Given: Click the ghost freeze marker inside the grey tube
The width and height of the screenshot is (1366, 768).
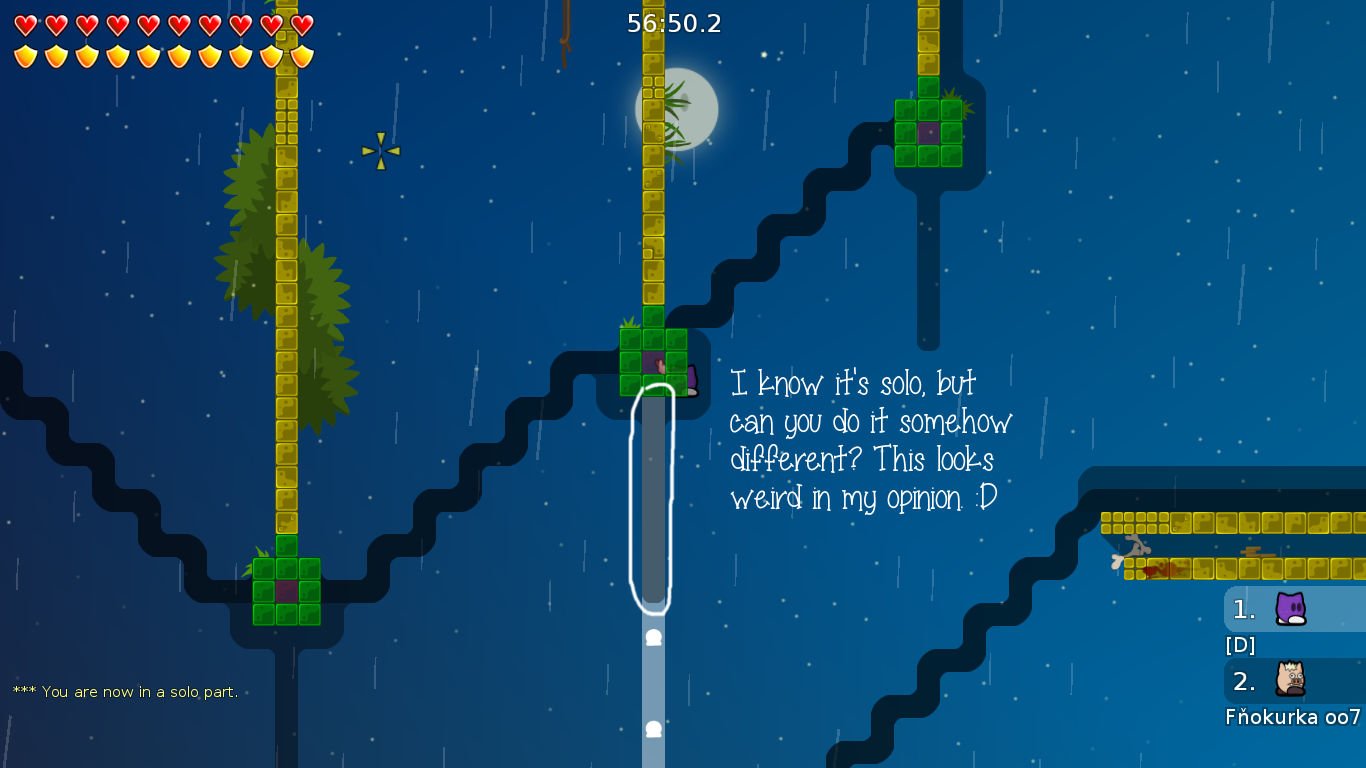Looking at the screenshot, I should (653, 637).
